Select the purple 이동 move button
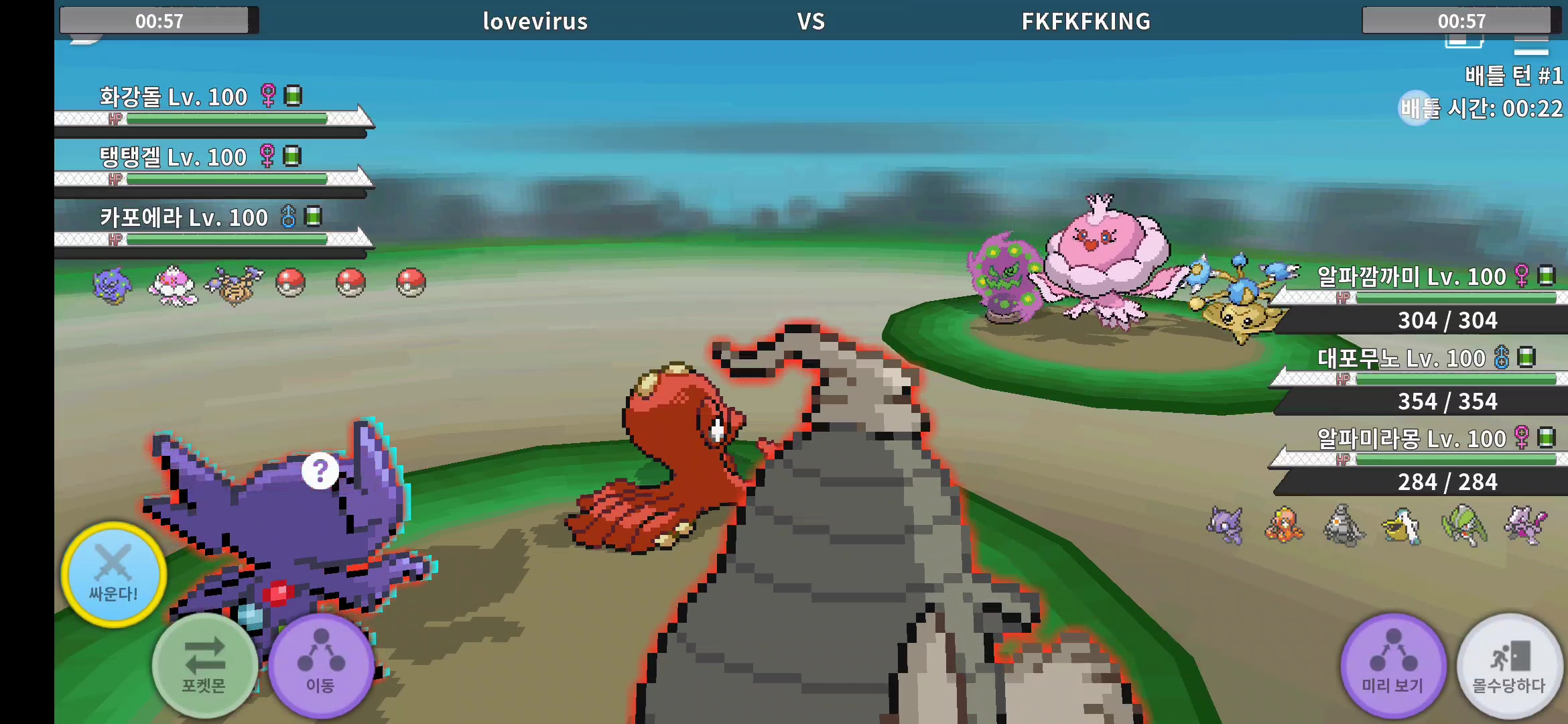This screenshot has height=724, width=1568. coord(321,665)
